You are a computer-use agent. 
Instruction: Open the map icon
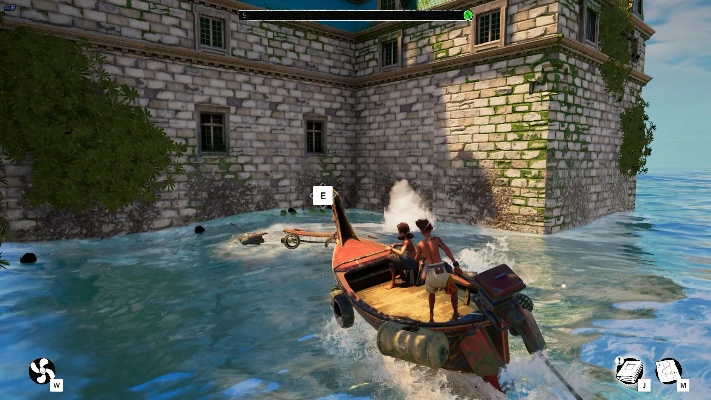[668, 371]
